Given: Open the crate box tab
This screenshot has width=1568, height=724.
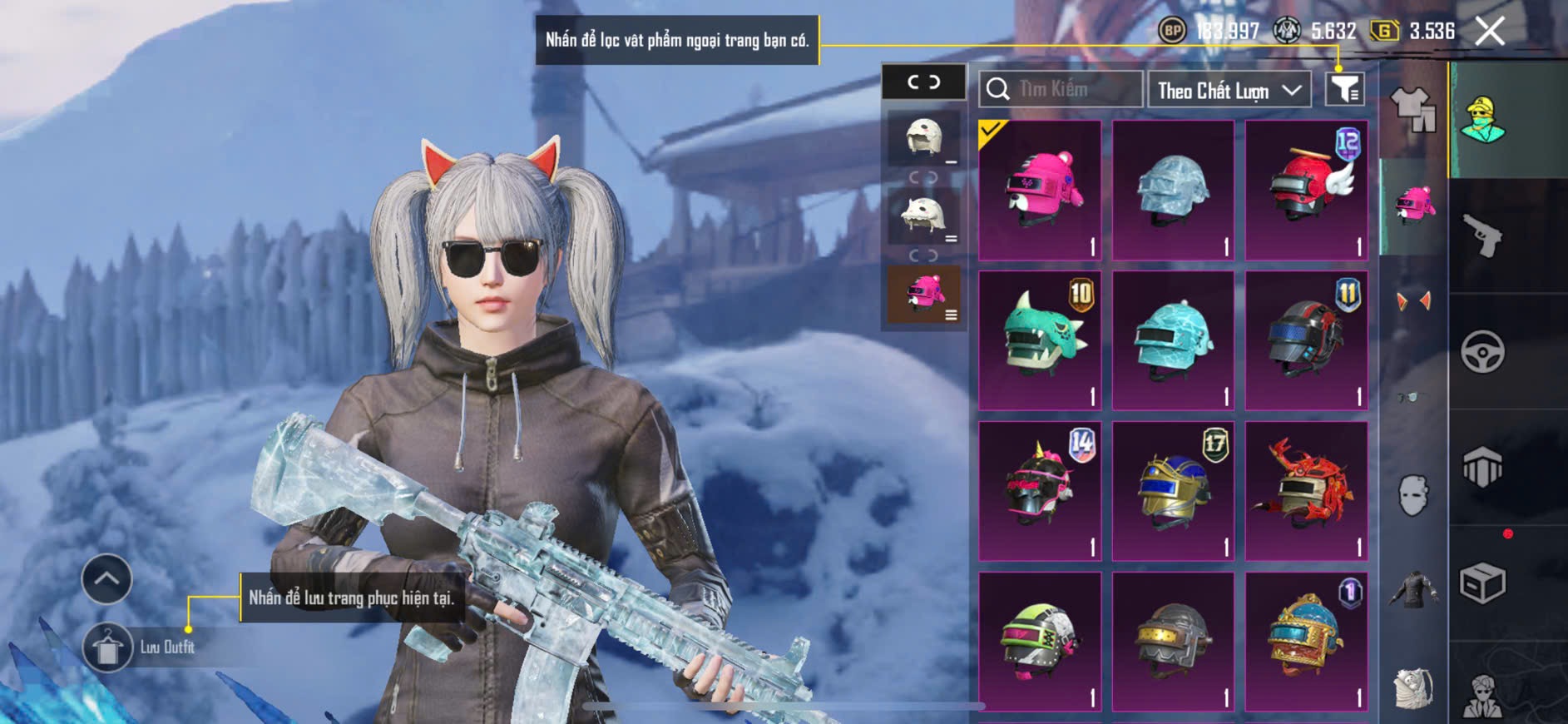Looking at the screenshot, I should coord(1482,583).
